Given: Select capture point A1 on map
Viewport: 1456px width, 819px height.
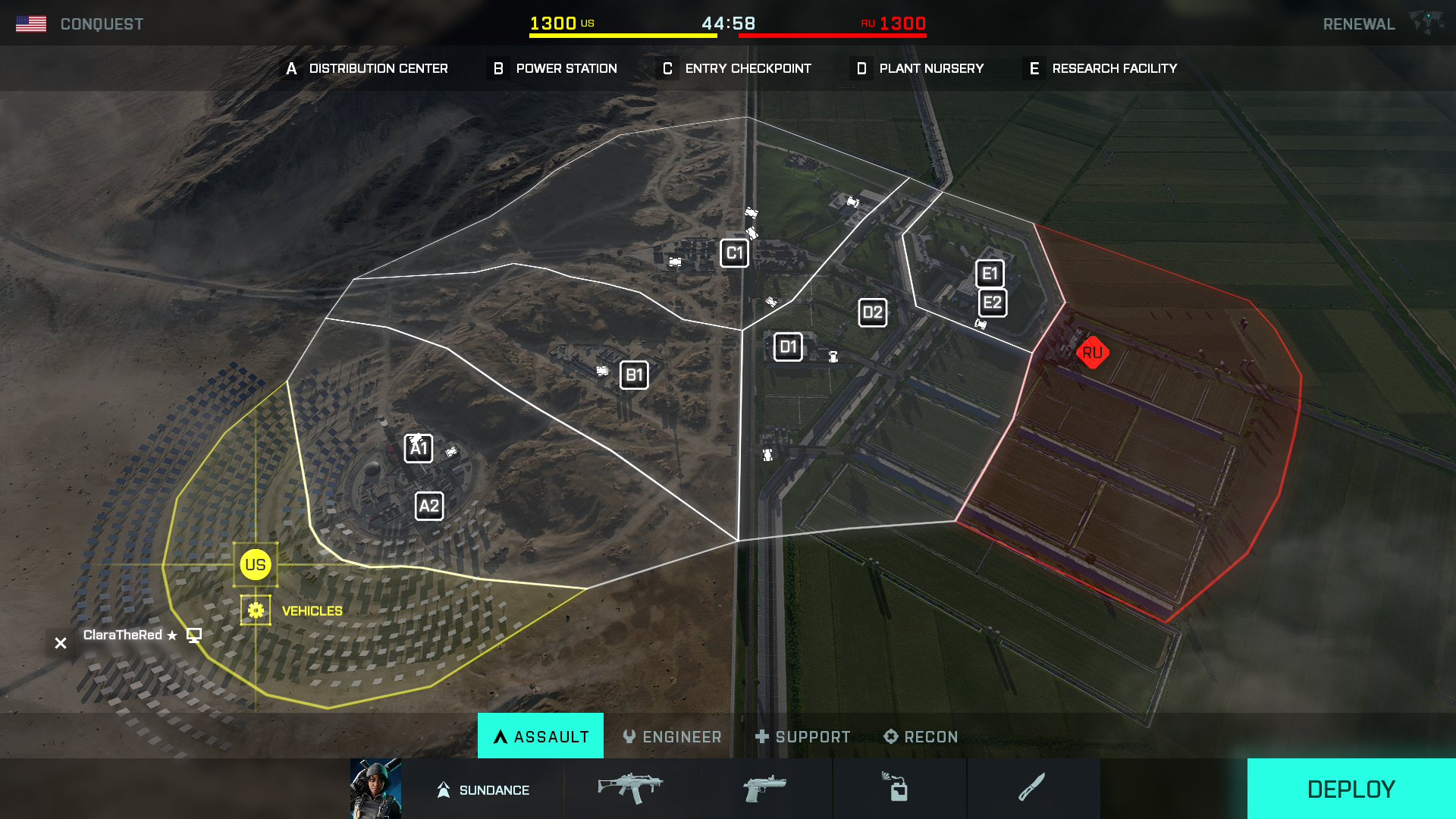Looking at the screenshot, I should [419, 448].
